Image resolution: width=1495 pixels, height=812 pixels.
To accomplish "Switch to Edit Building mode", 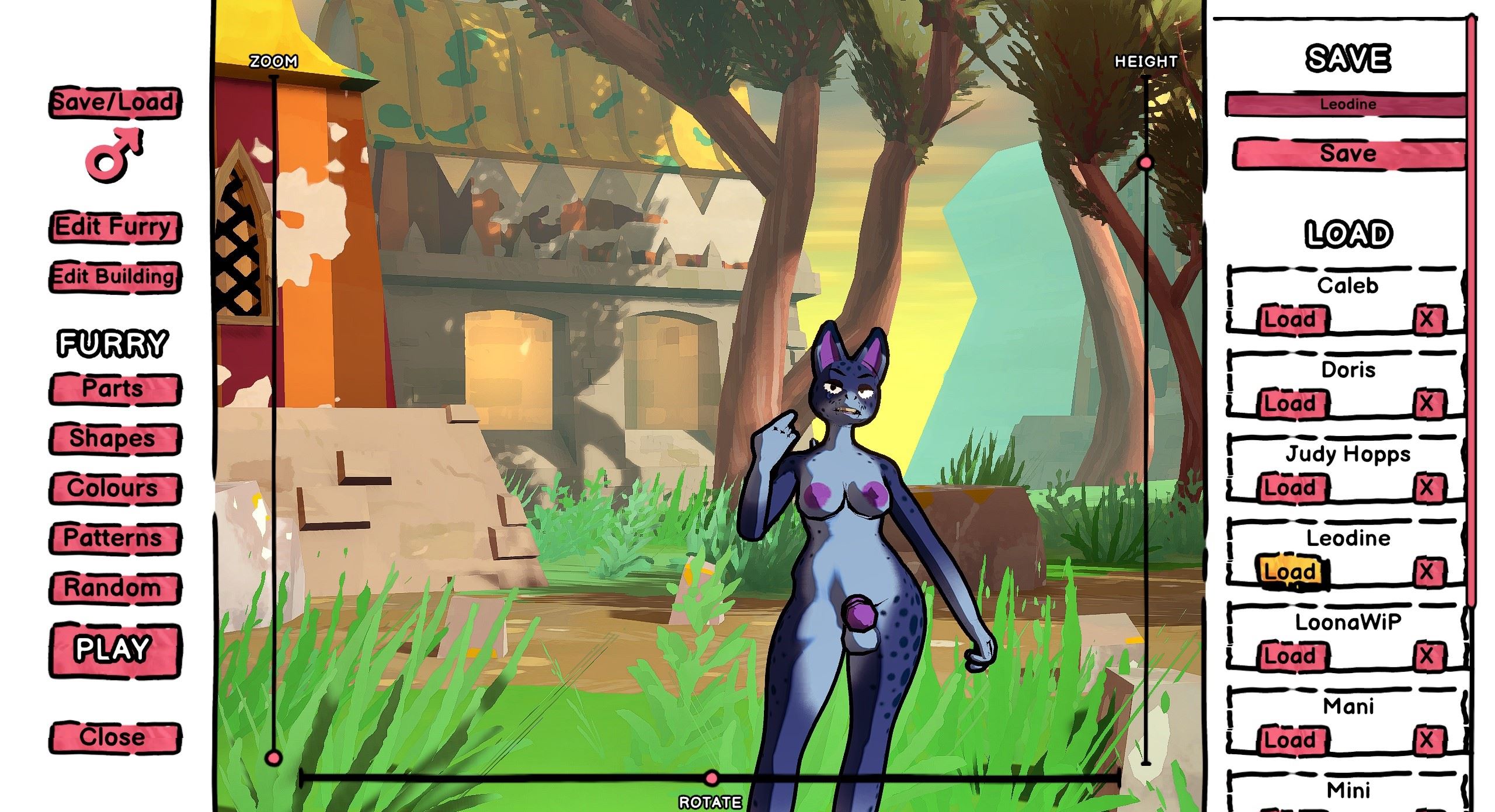I will (114, 277).
